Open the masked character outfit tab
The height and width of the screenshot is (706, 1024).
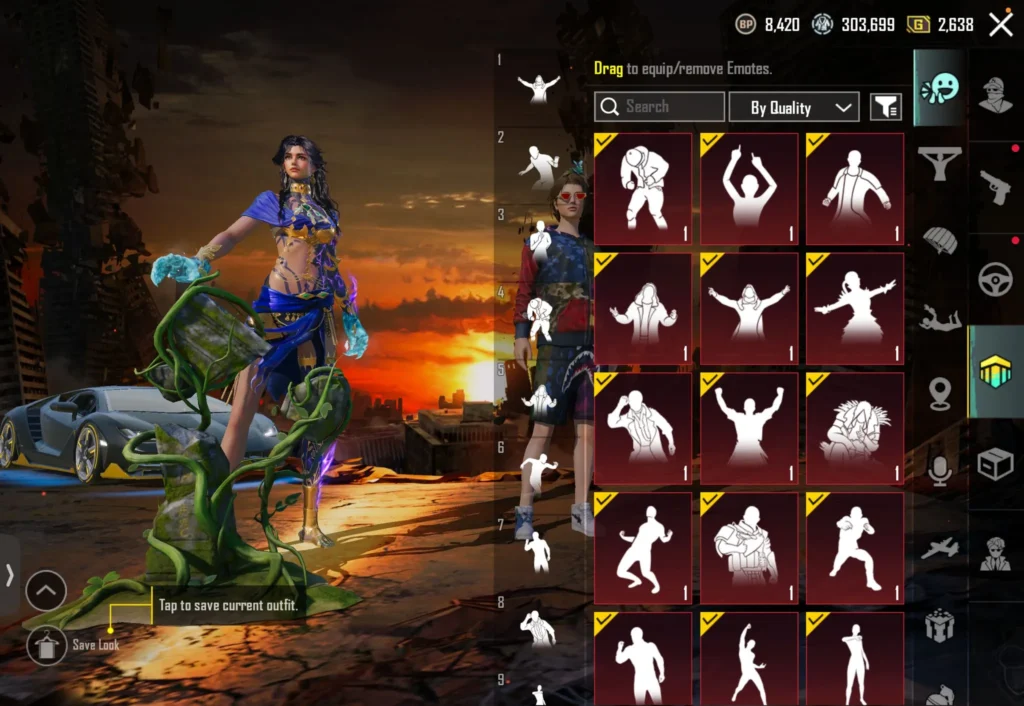pos(995,95)
